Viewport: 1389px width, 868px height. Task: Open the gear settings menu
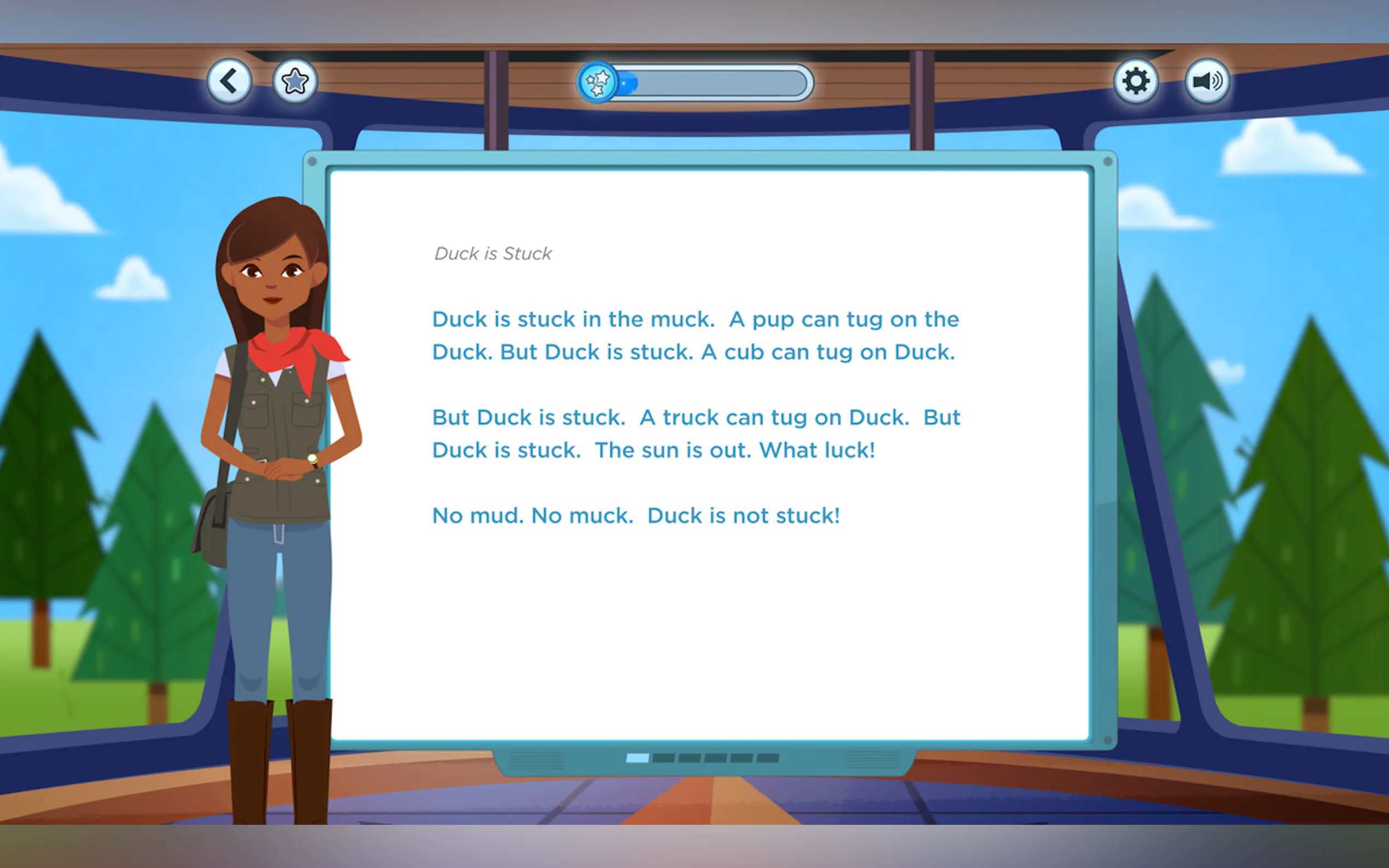click(x=1135, y=81)
